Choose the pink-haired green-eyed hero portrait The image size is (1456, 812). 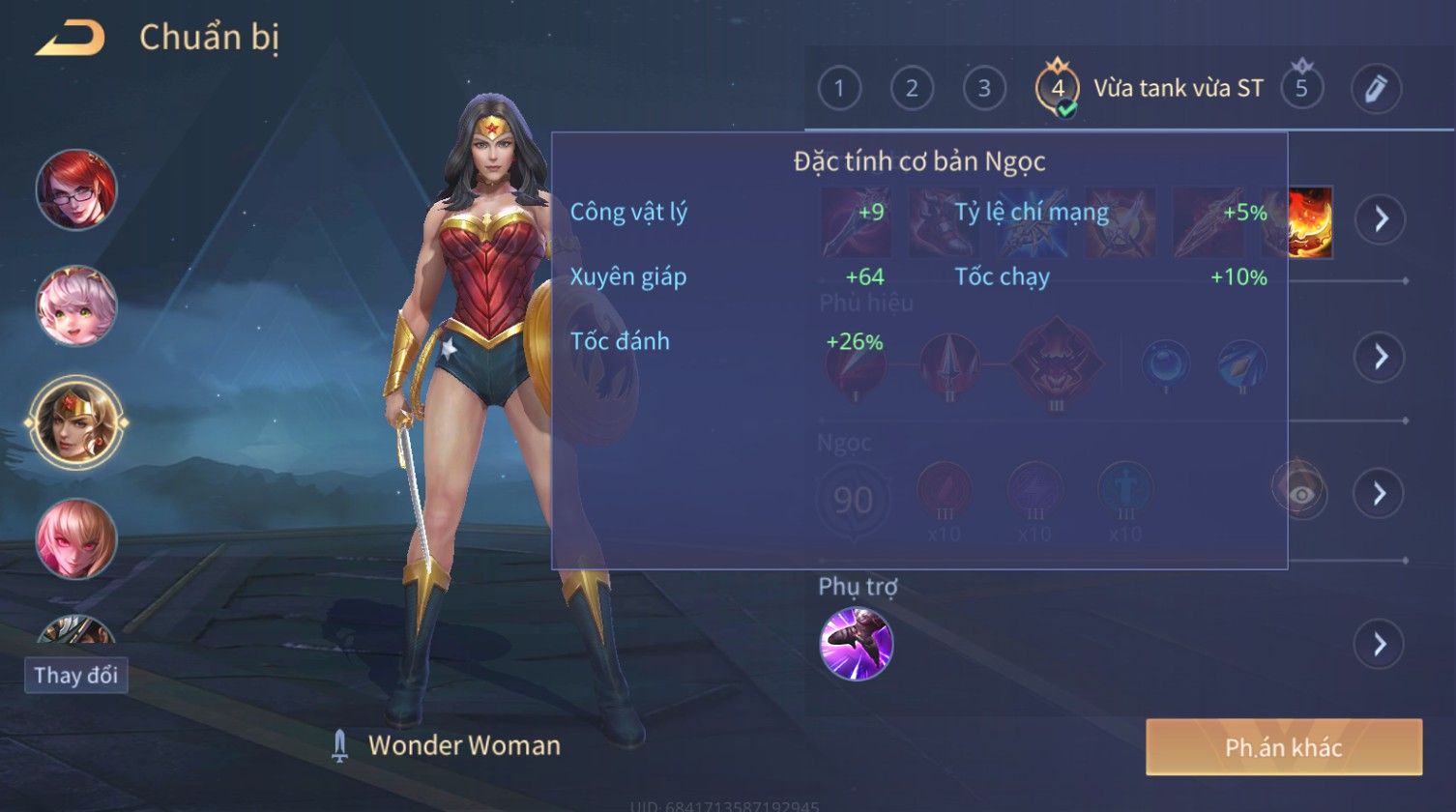coord(76,305)
